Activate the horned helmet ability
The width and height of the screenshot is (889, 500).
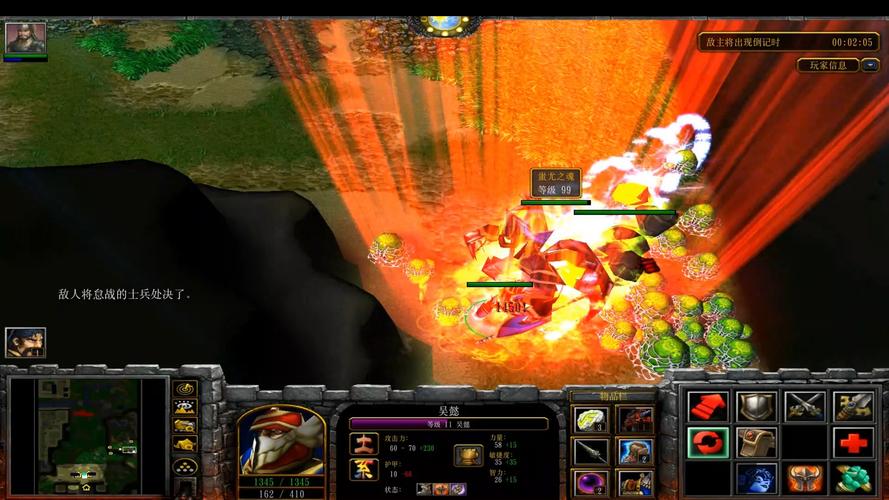click(805, 478)
